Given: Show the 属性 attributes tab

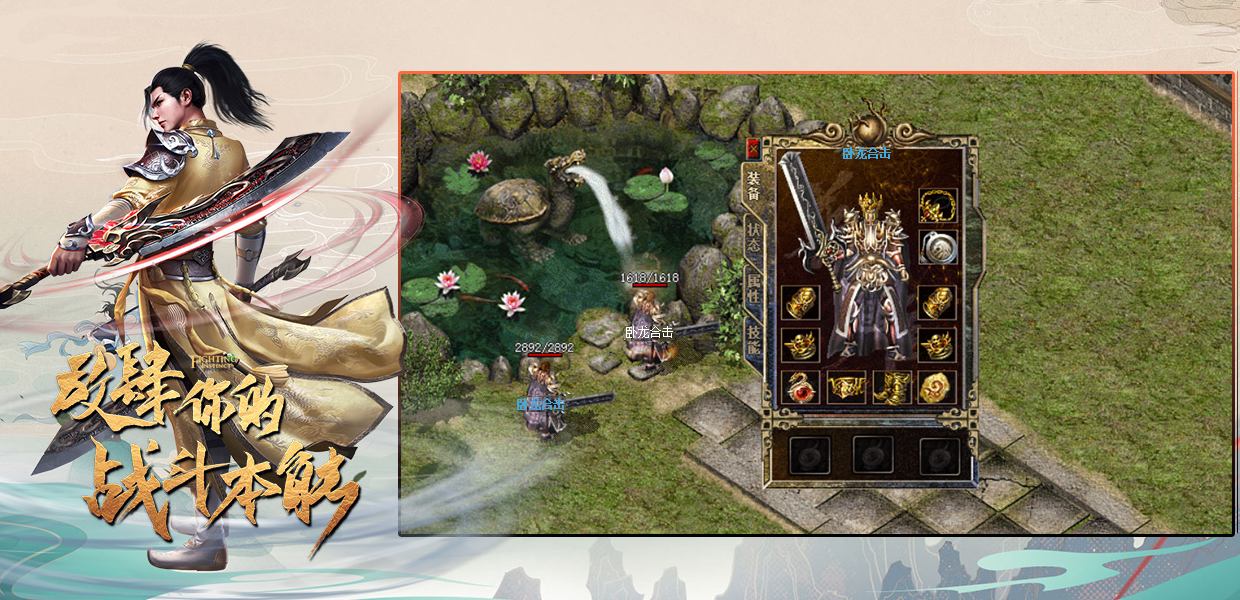Looking at the screenshot, I should coord(753,291).
